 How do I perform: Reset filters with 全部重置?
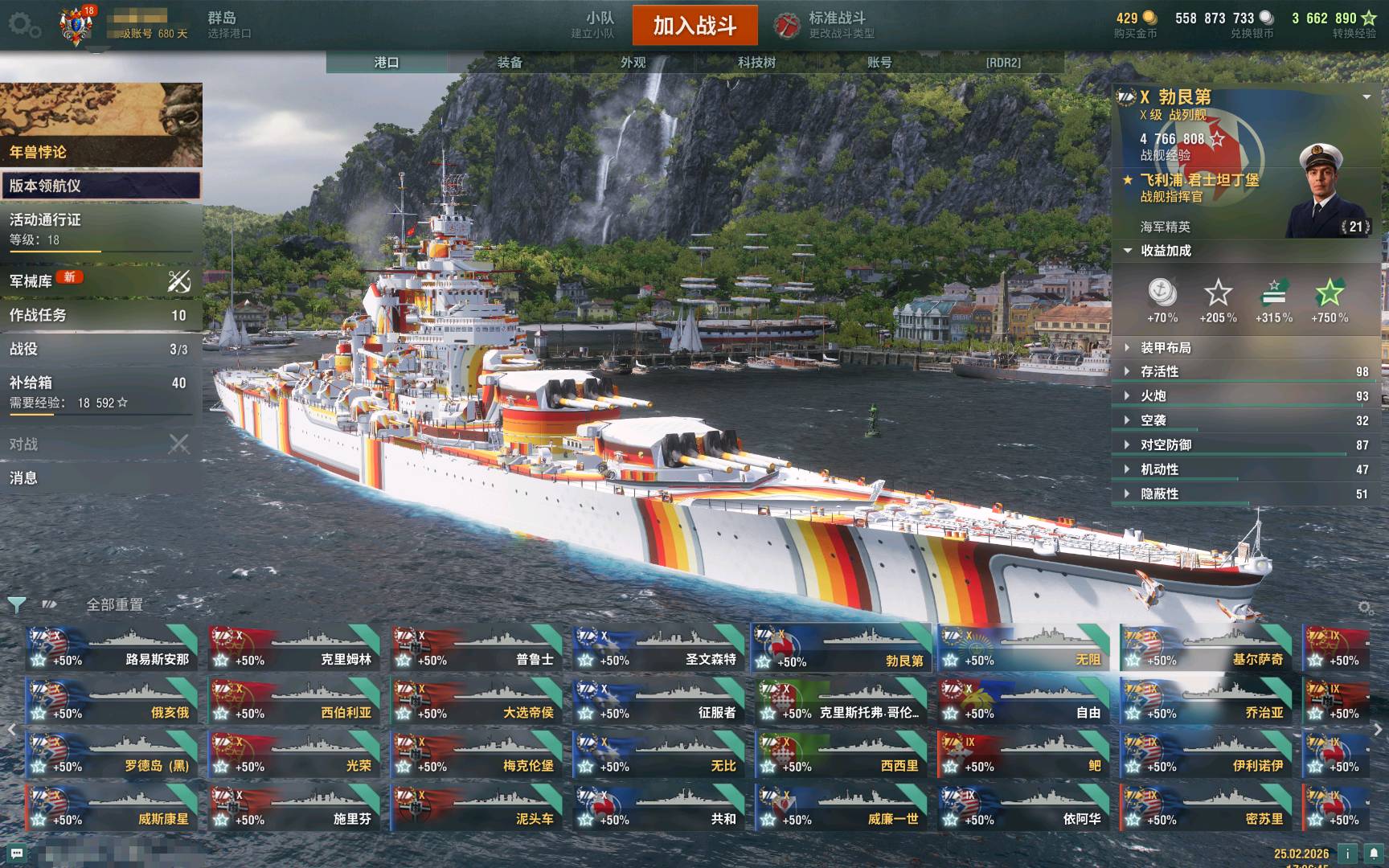pos(115,605)
